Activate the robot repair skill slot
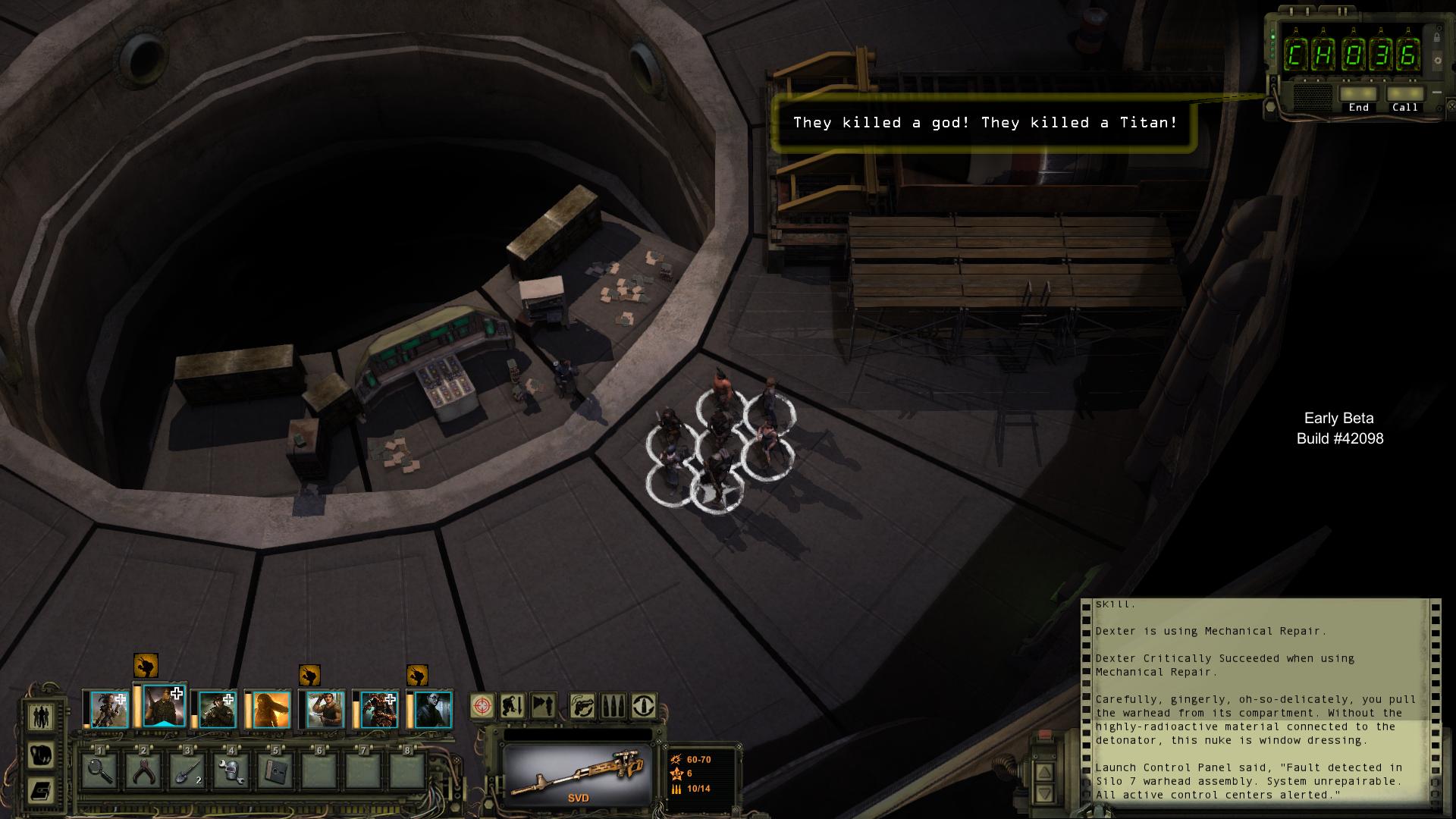This screenshot has height=819, width=1456. pos(231,771)
